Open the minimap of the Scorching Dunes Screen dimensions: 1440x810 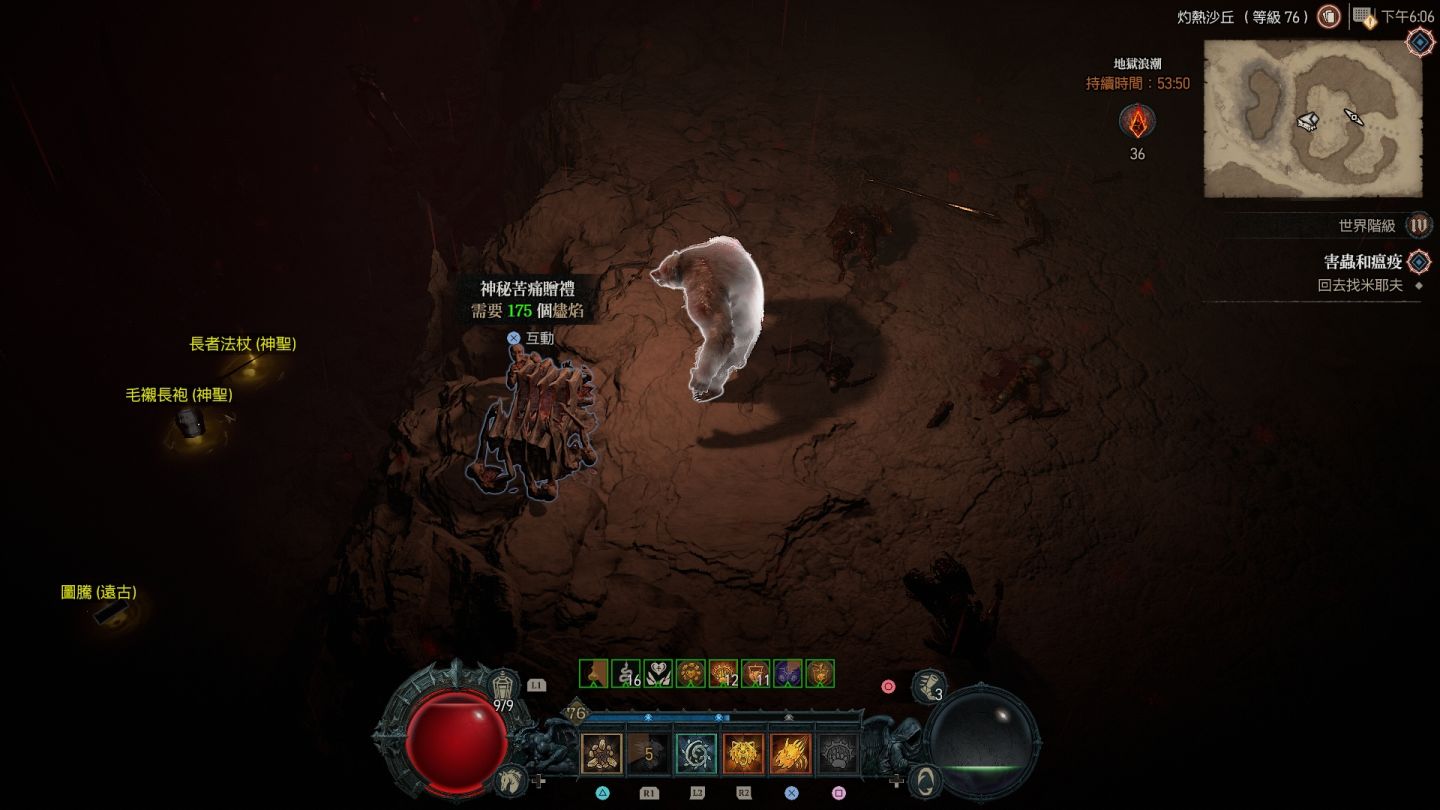[1312, 119]
